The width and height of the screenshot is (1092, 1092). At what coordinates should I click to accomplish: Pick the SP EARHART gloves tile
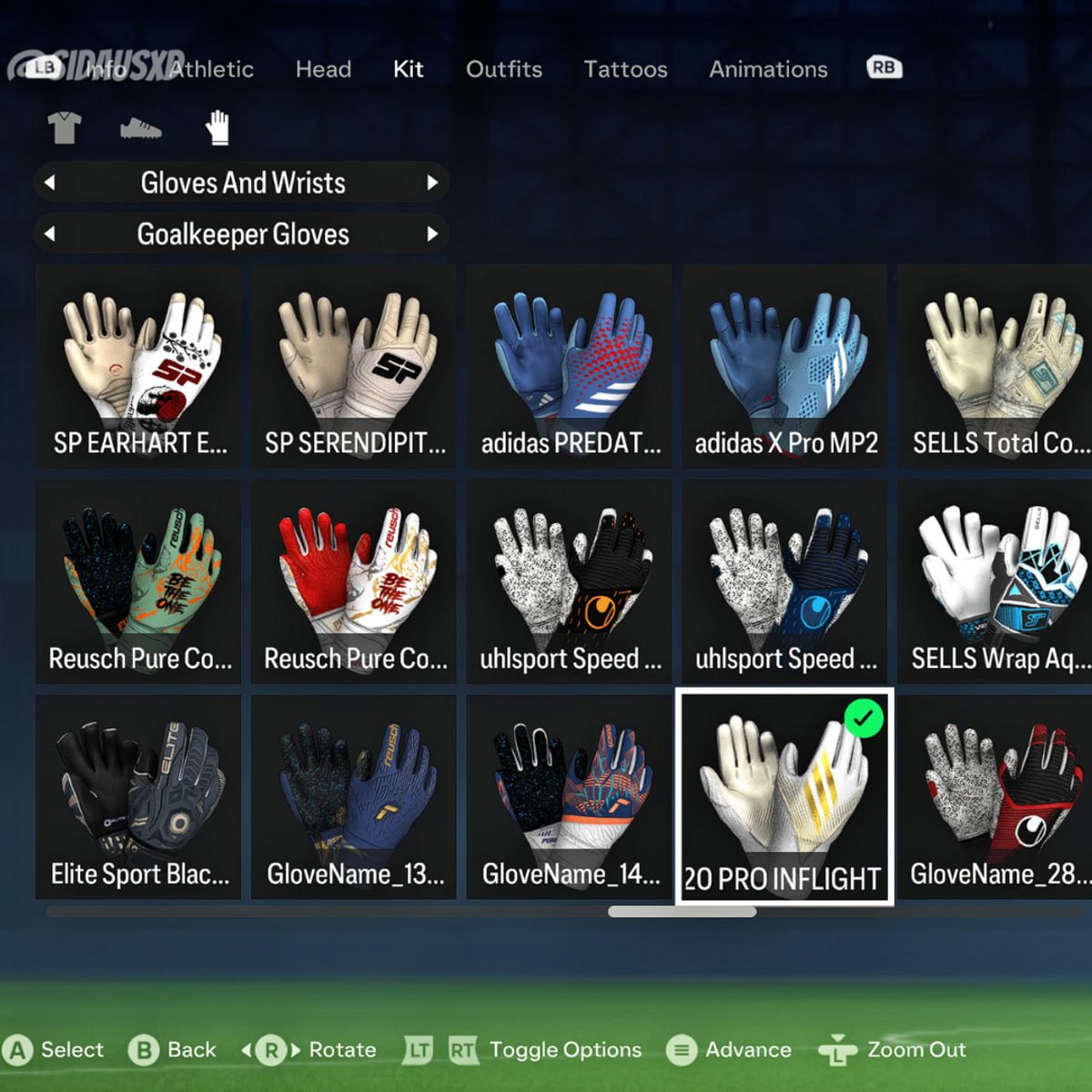[x=138, y=367]
